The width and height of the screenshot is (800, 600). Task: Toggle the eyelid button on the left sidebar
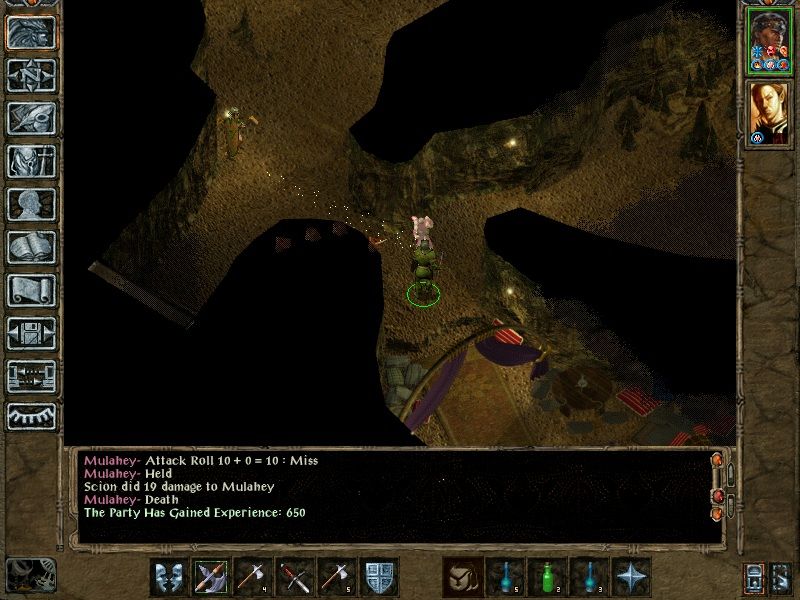tap(30, 418)
